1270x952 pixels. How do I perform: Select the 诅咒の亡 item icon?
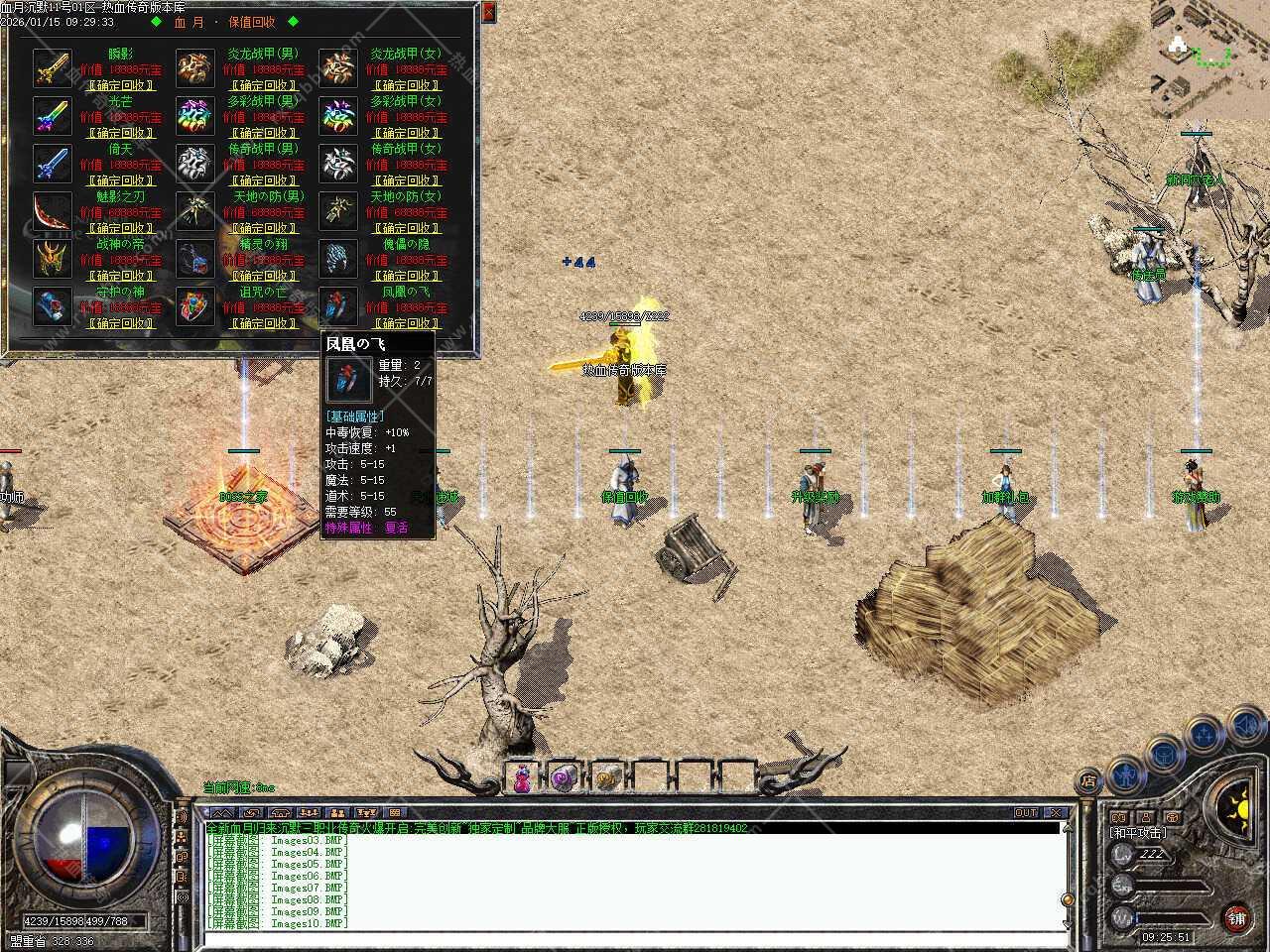point(195,306)
